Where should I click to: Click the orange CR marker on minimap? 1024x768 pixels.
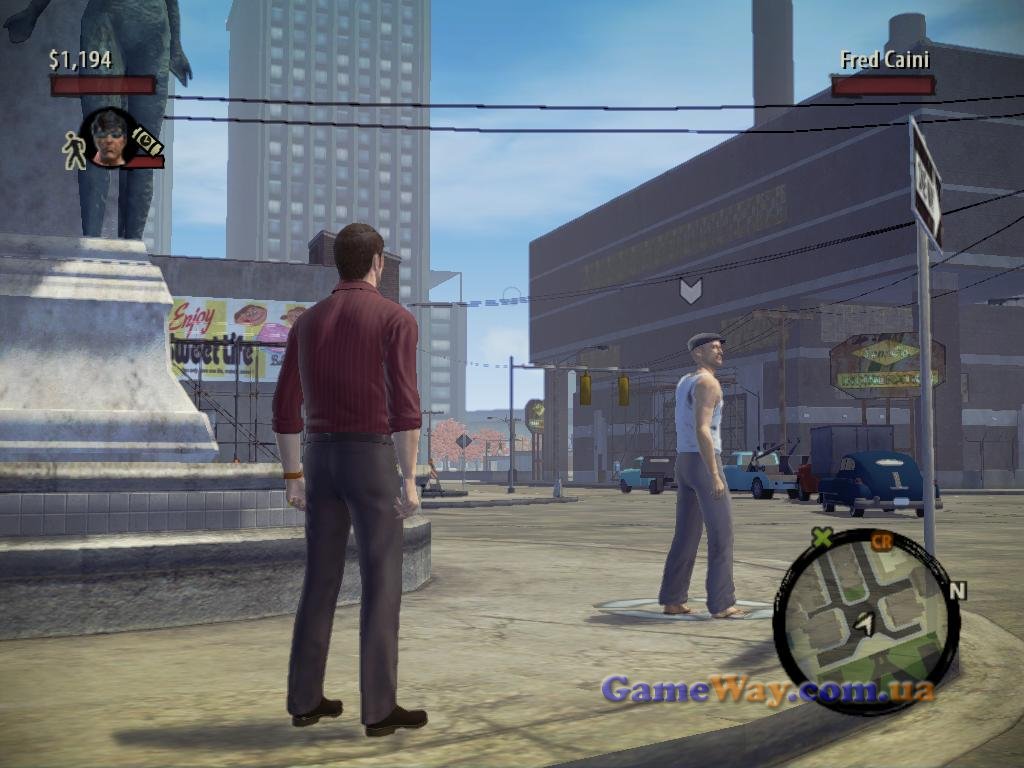click(x=881, y=541)
